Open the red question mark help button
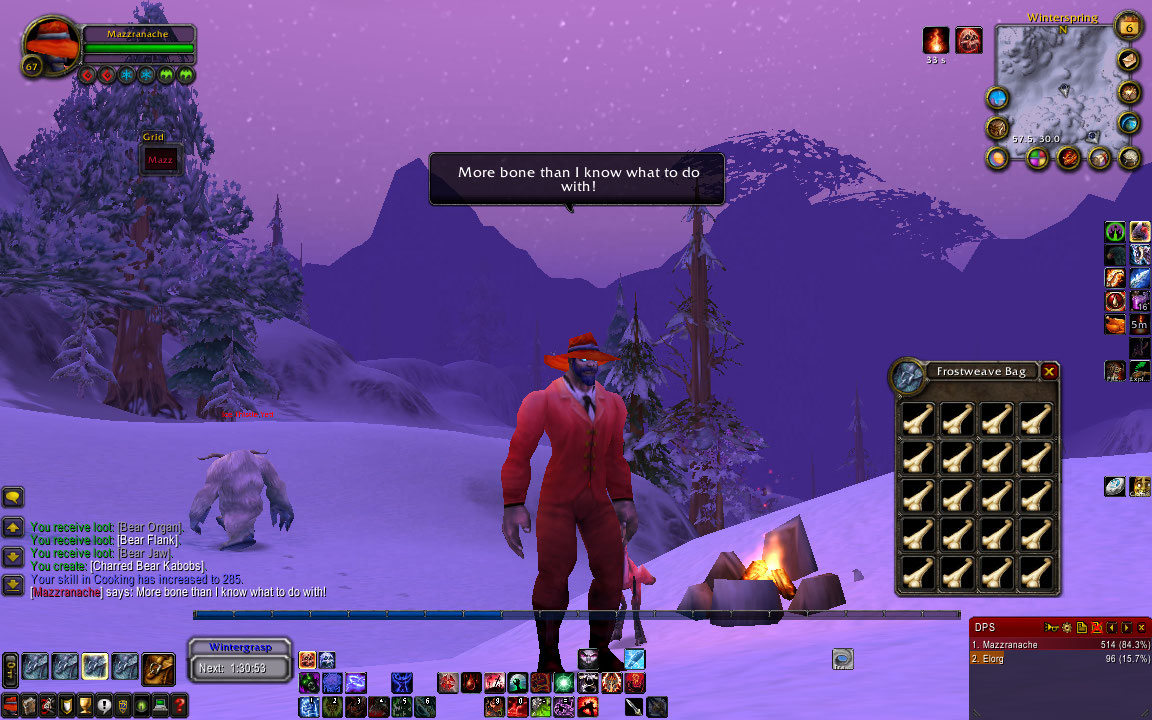Viewport: 1152px width, 720px height. tap(179, 704)
